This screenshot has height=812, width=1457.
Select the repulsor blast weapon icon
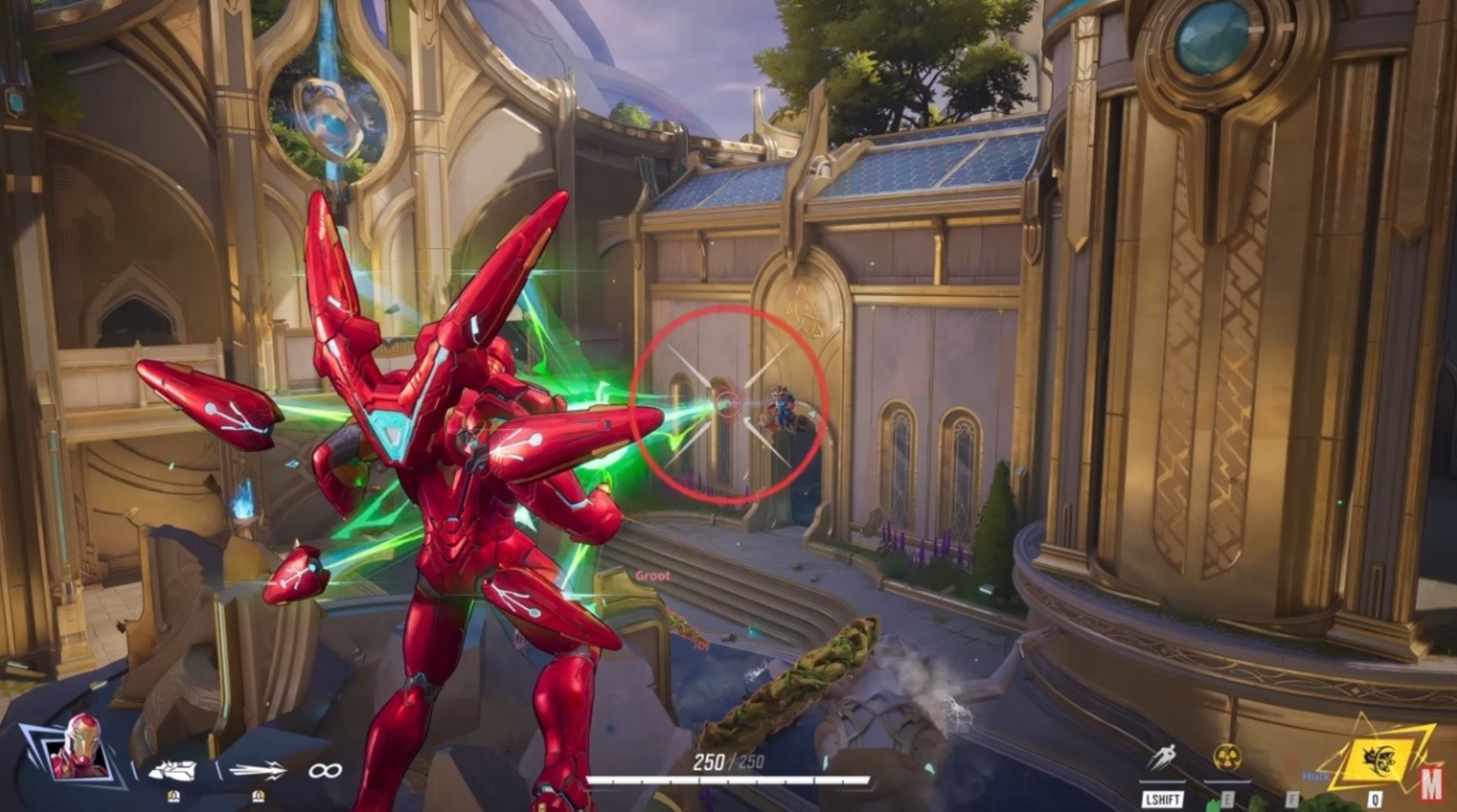[172, 770]
